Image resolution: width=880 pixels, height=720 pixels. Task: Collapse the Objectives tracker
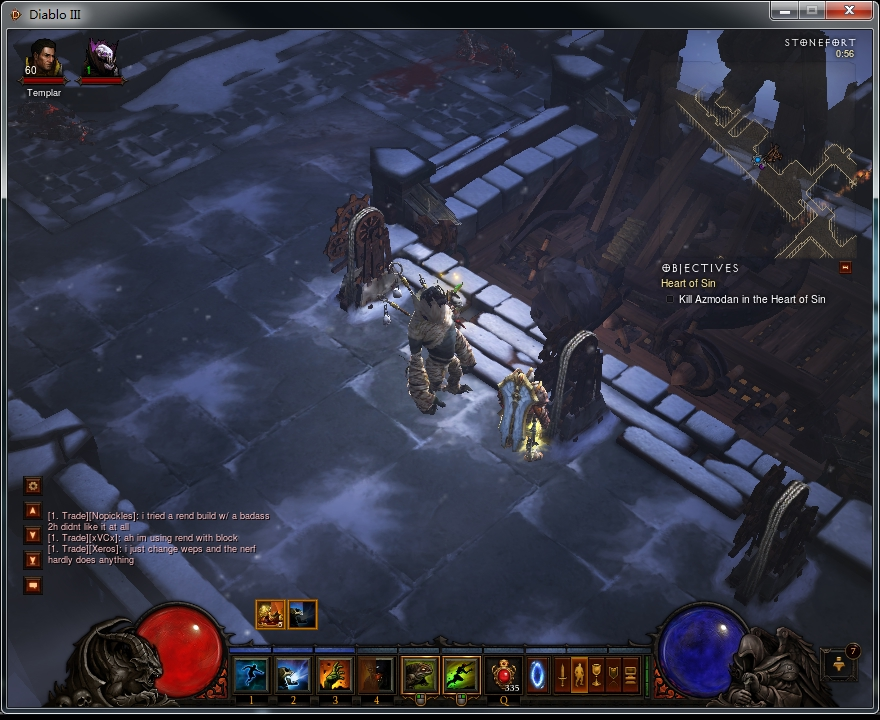845,267
